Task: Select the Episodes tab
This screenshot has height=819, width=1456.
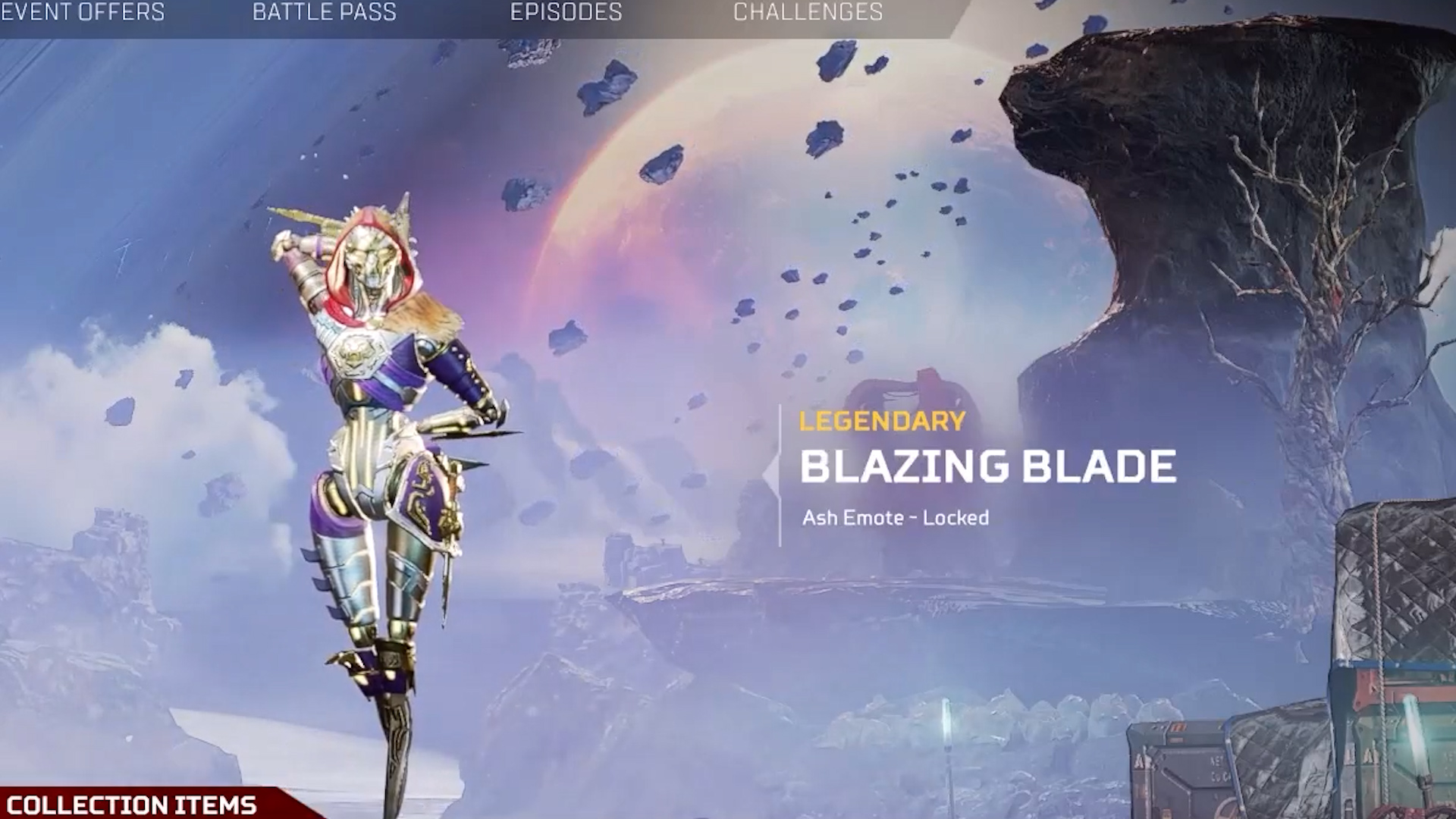Action: pos(566,12)
